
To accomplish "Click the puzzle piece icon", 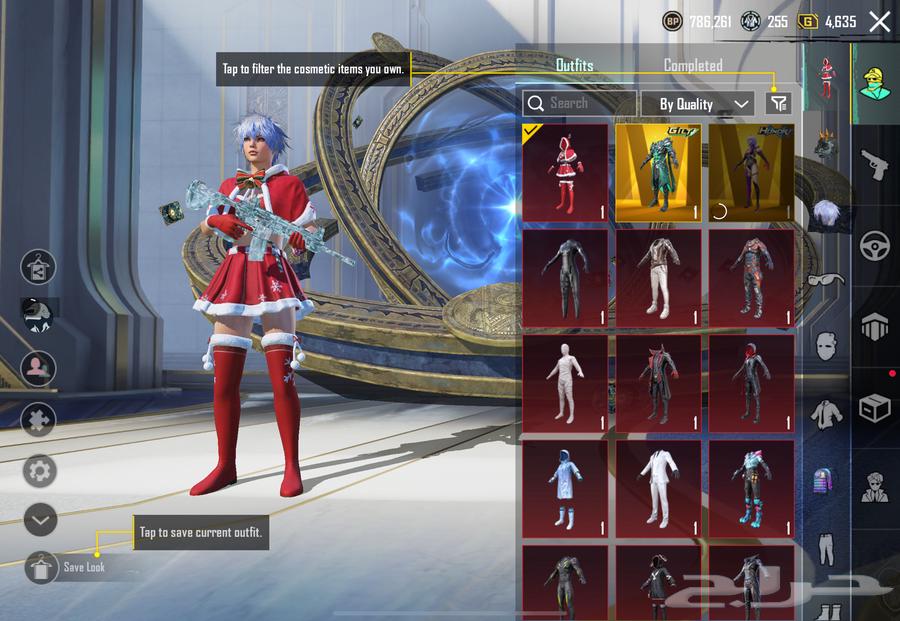I will click(40, 419).
